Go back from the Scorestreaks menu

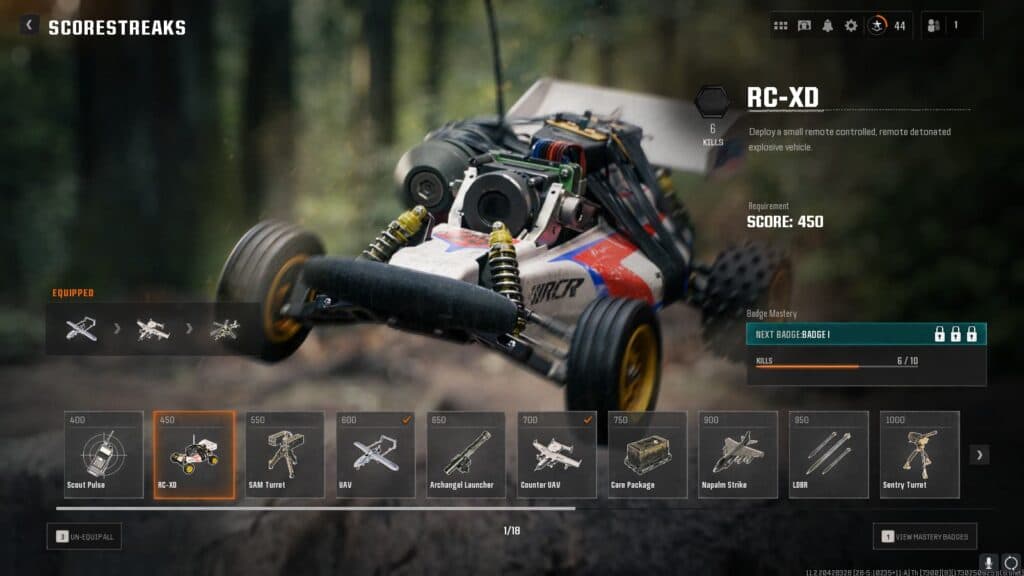coord(29,26)
